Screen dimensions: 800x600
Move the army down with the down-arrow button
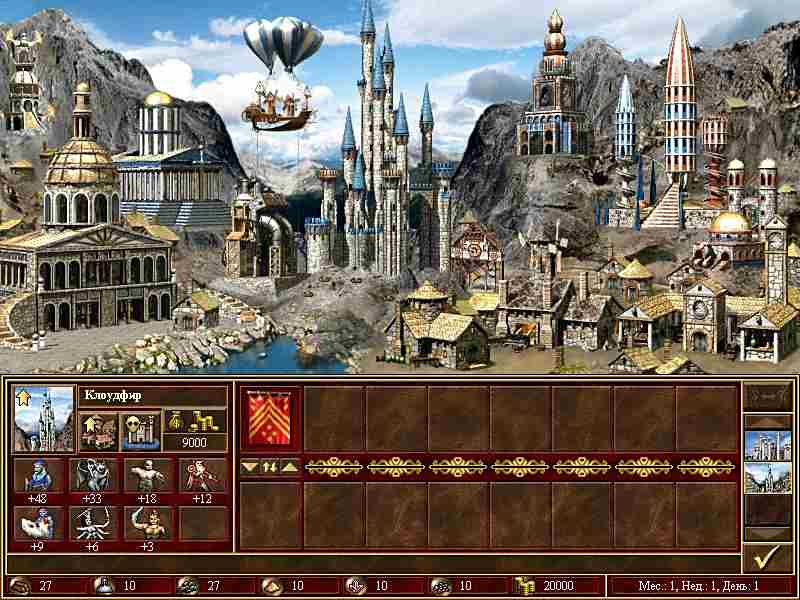pyautogui.click(x=251, y=466)
